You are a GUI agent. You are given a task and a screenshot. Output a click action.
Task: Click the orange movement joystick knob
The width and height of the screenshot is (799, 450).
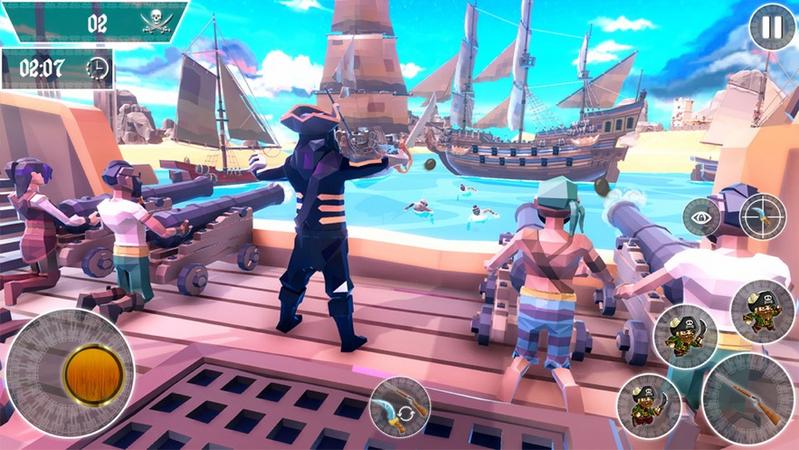coord(93,374)
